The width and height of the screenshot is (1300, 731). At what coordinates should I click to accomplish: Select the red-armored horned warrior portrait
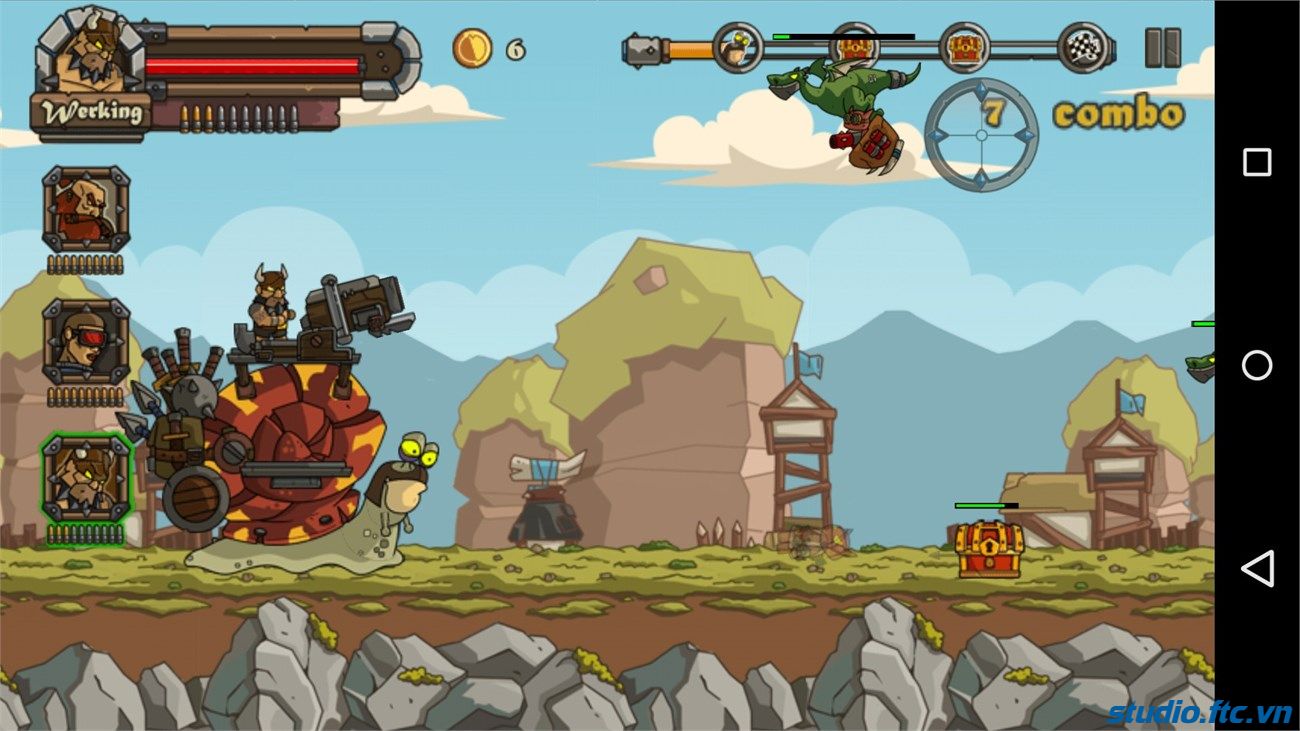86,210
